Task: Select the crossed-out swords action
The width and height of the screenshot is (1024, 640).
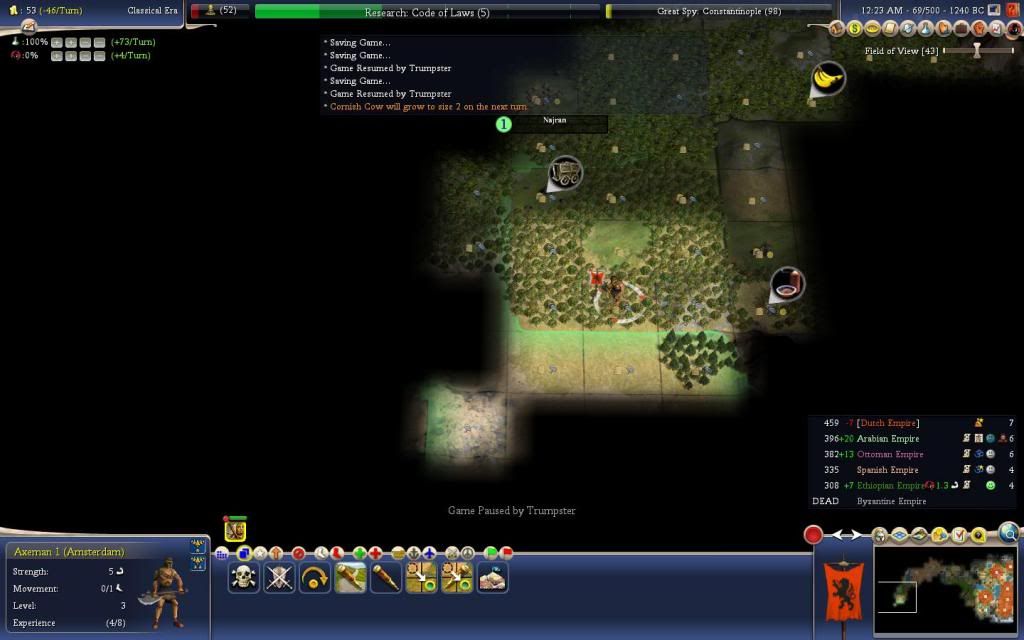Action: [279, 577]
